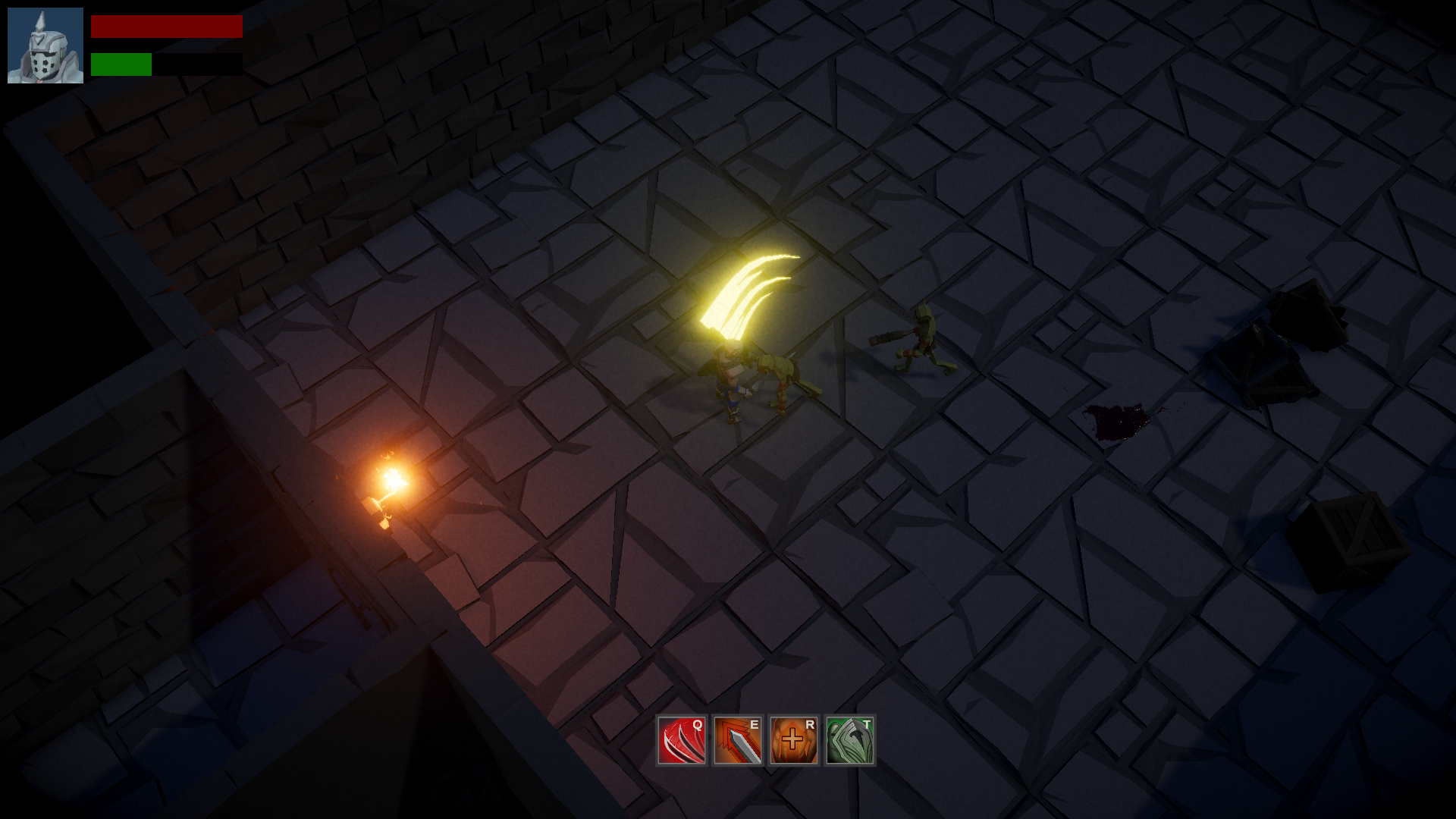Click the armored knight portrait
The image size is (1456, 819).
(x=45, y=45)
